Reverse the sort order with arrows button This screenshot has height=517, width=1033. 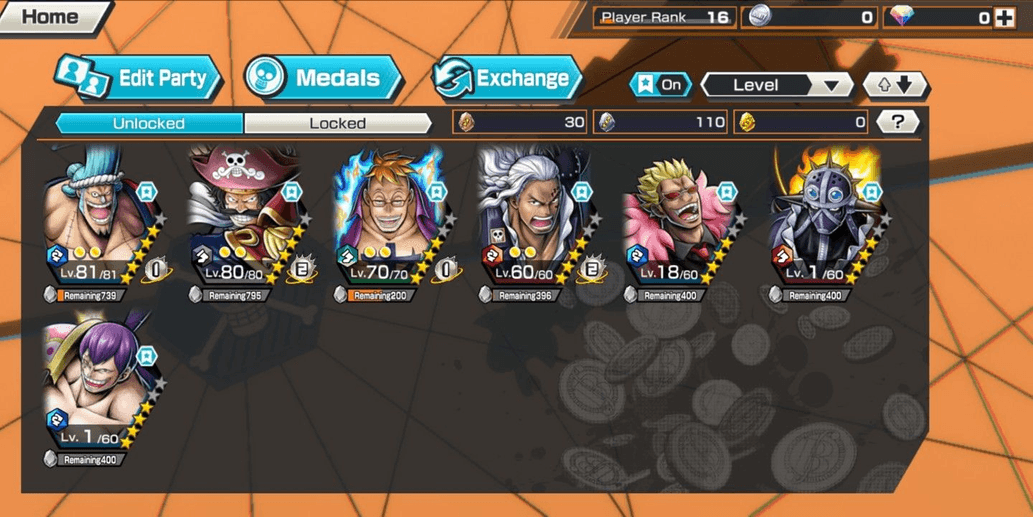pos(895,85)
